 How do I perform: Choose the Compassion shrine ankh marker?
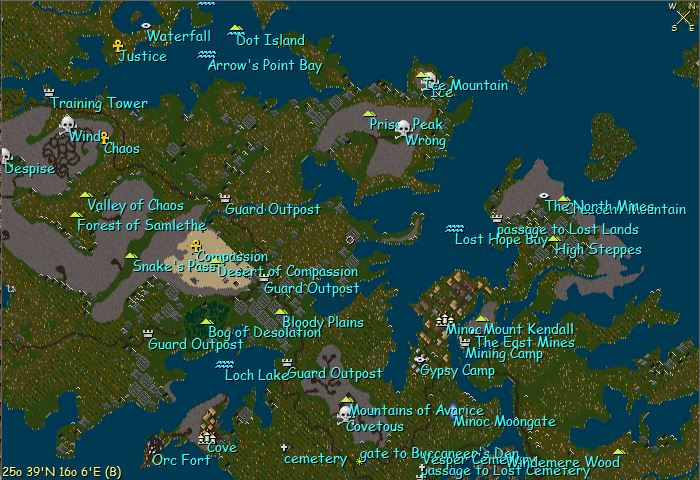click(x=196, y=245)
